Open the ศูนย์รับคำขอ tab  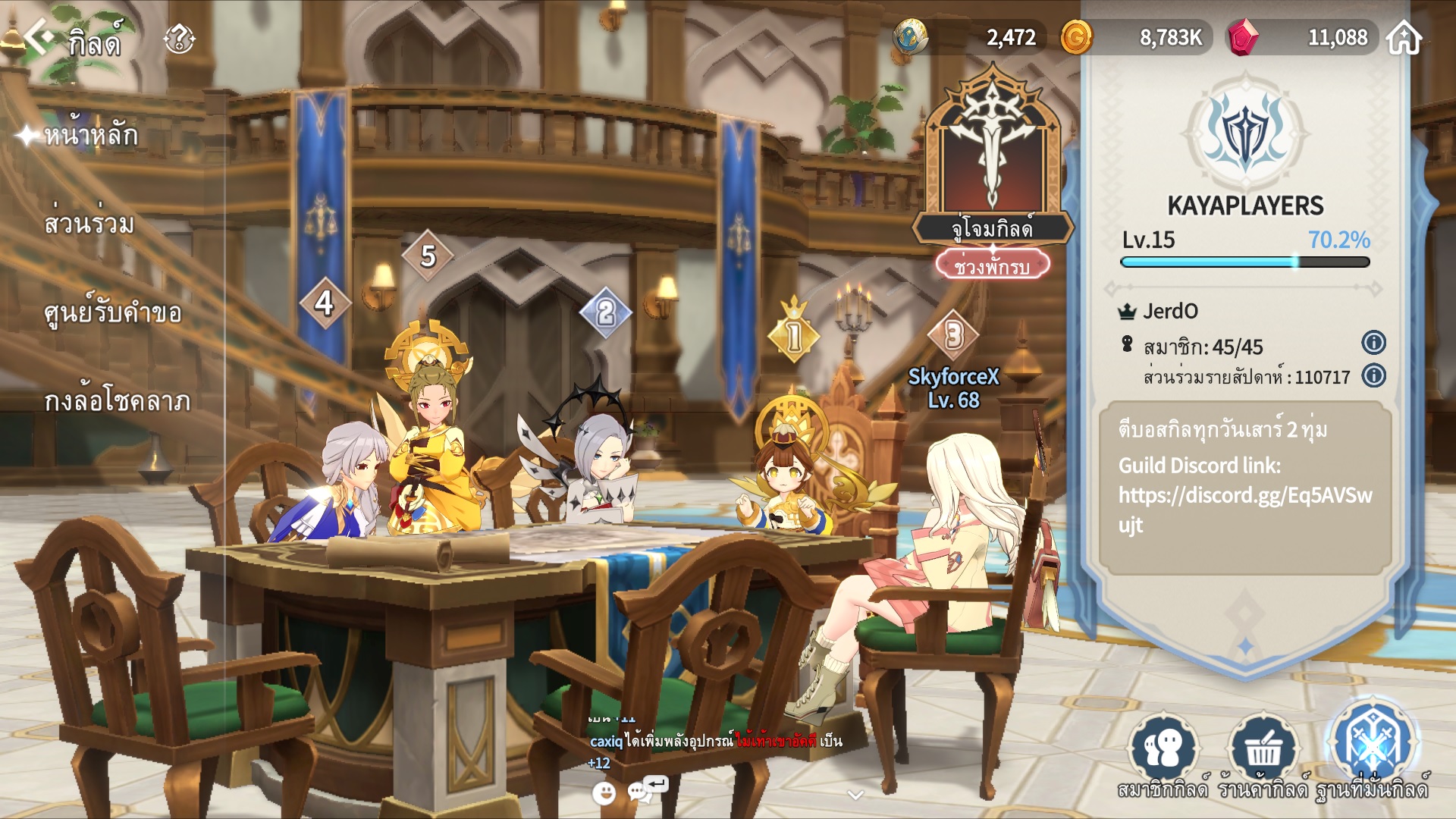(113, 312)
